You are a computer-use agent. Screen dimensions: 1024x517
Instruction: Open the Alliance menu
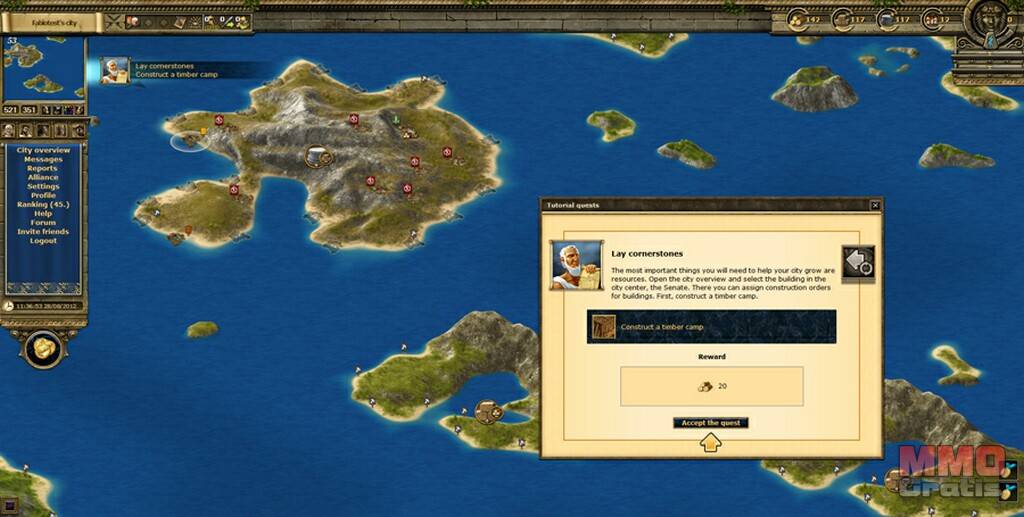tap(43, 177)
